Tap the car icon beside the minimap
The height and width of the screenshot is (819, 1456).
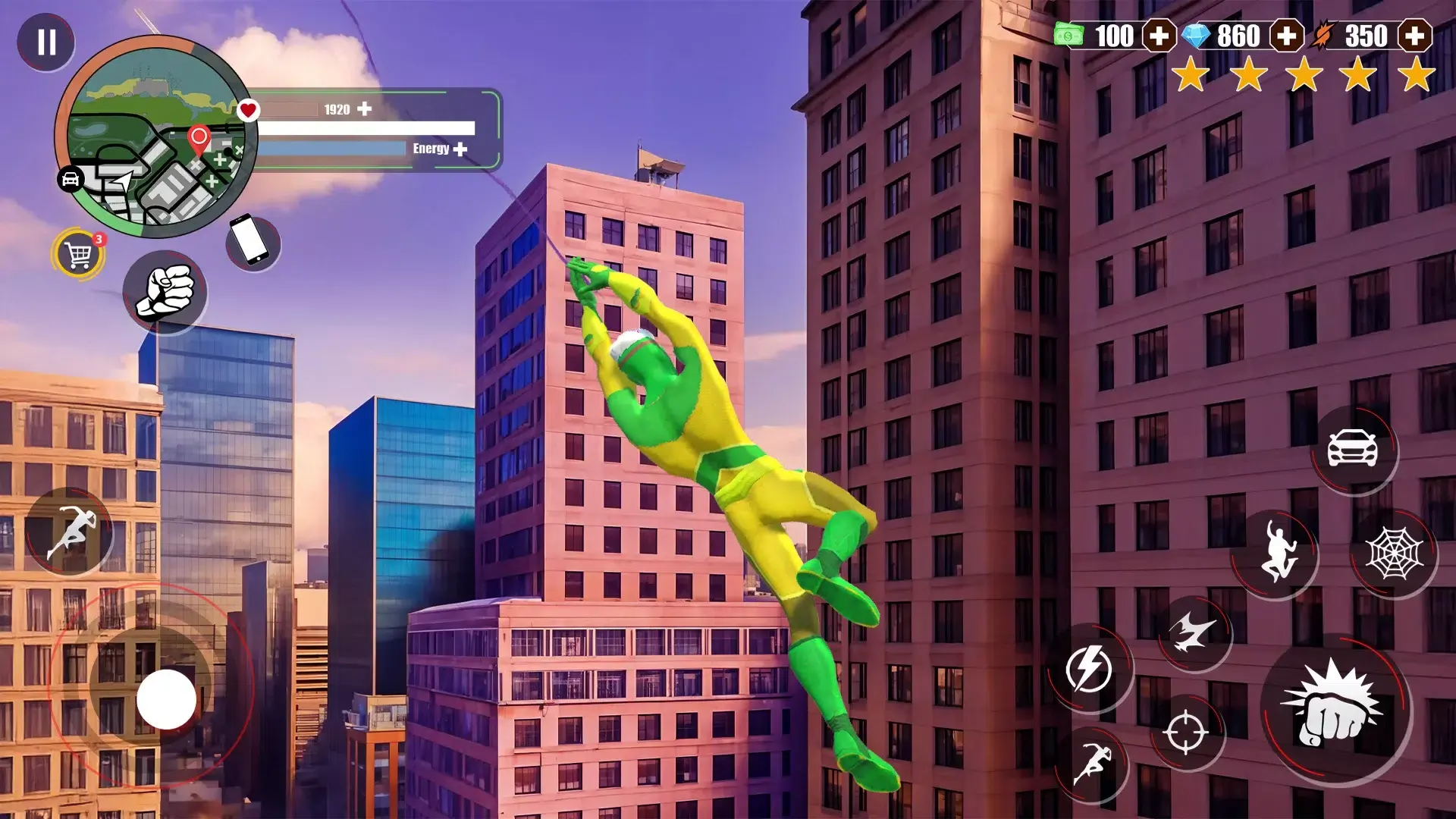[71, 179]
